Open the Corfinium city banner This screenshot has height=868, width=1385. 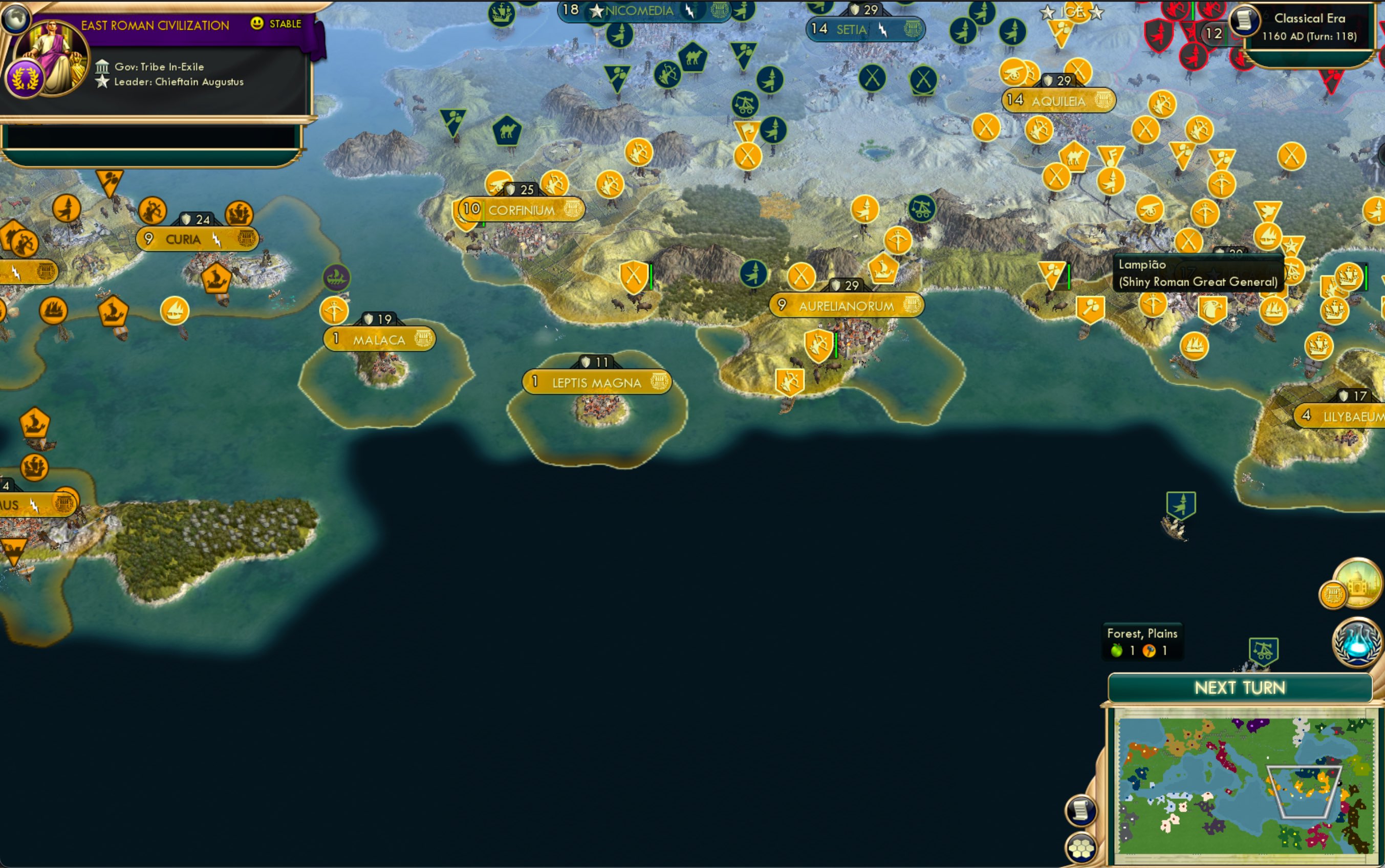point(521,210)
